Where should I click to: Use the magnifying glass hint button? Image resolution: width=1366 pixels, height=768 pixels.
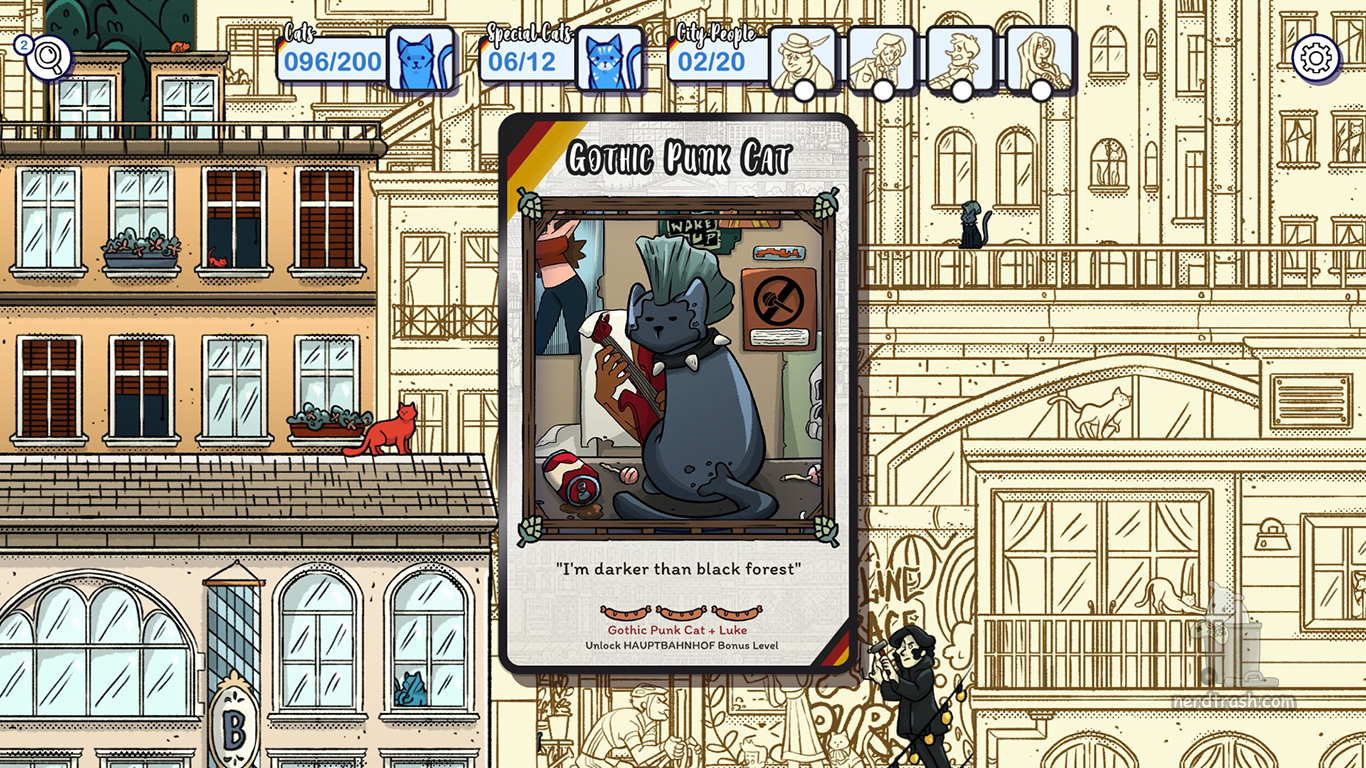(47, 58)
